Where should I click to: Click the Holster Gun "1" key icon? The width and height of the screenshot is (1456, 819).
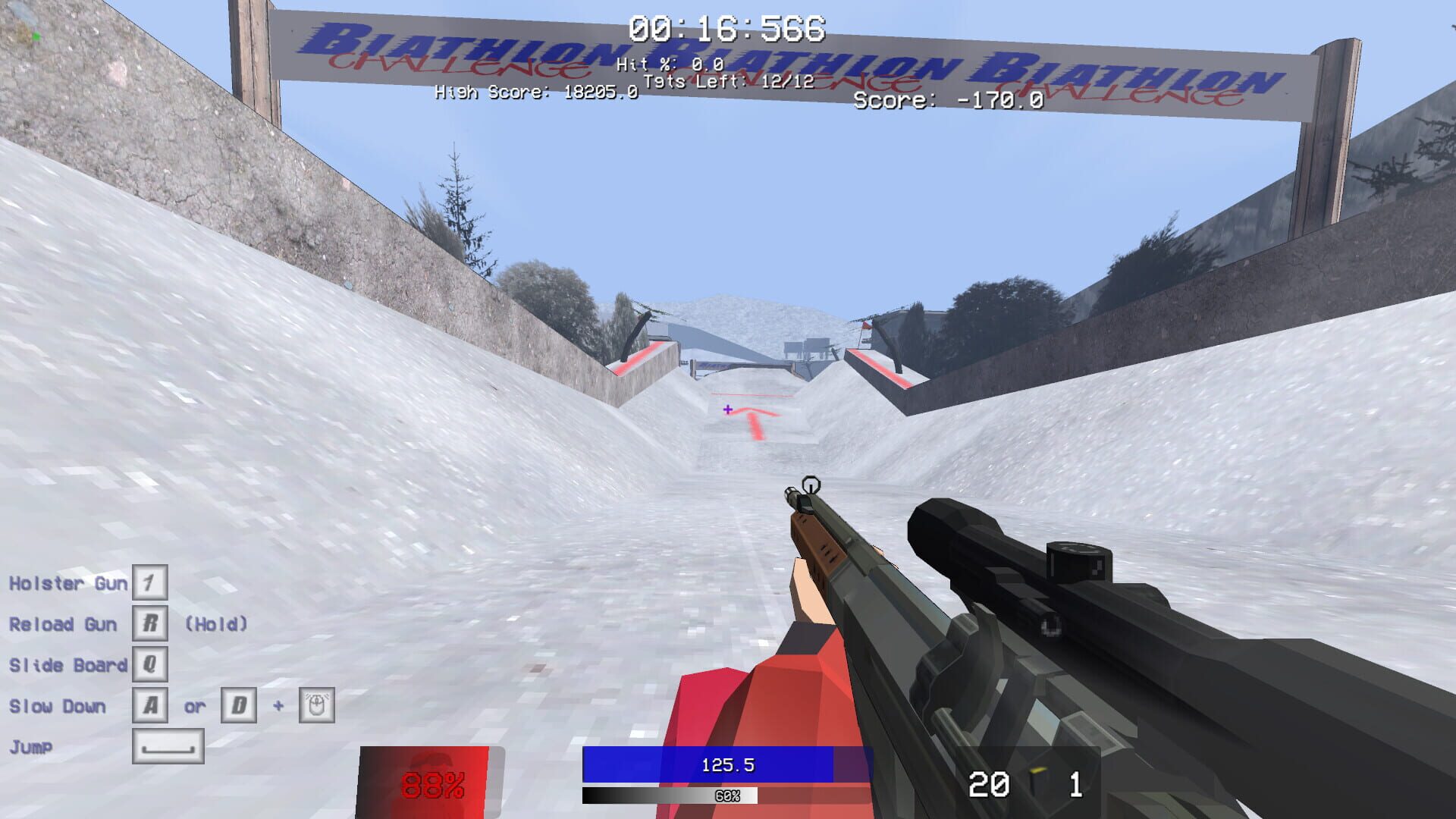149,584
